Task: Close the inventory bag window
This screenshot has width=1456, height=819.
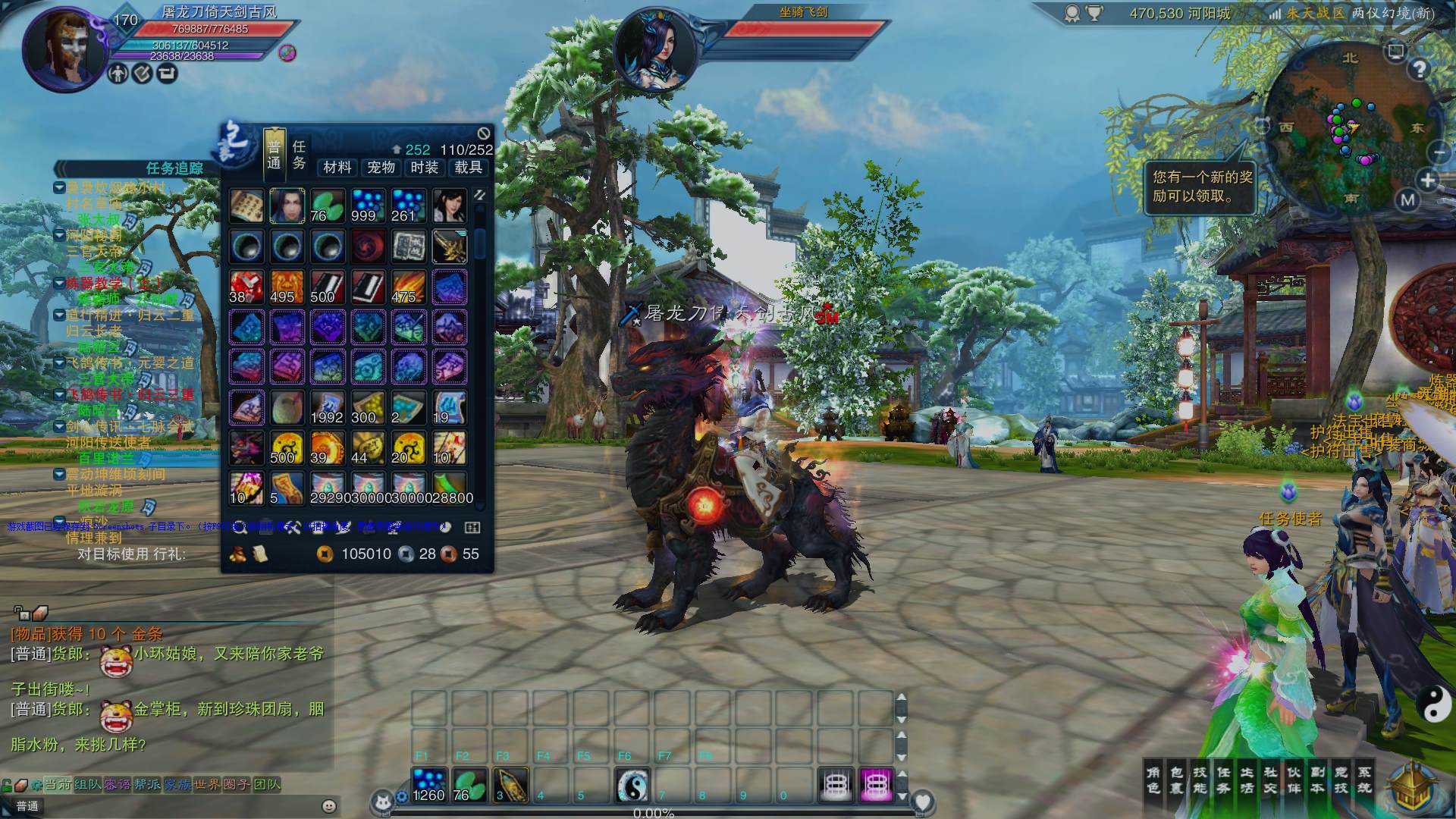Action: pos(483,134)
